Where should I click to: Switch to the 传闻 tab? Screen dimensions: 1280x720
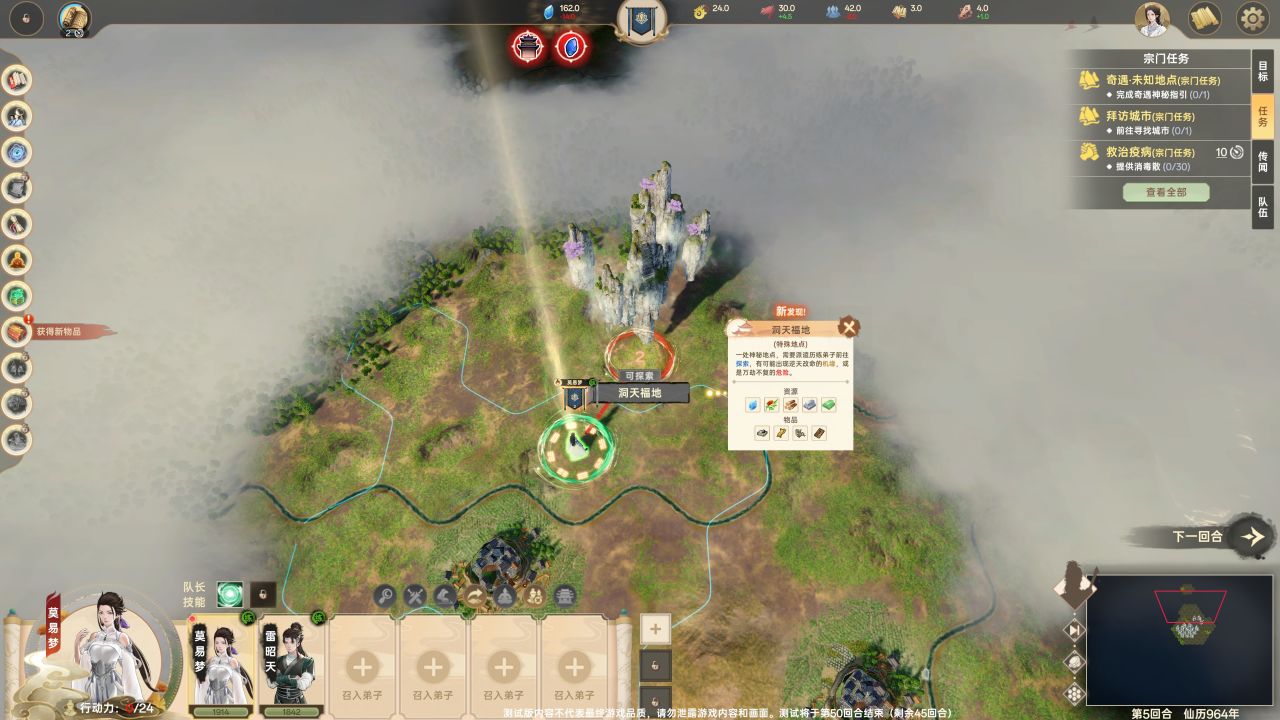tap(1263, 162)
